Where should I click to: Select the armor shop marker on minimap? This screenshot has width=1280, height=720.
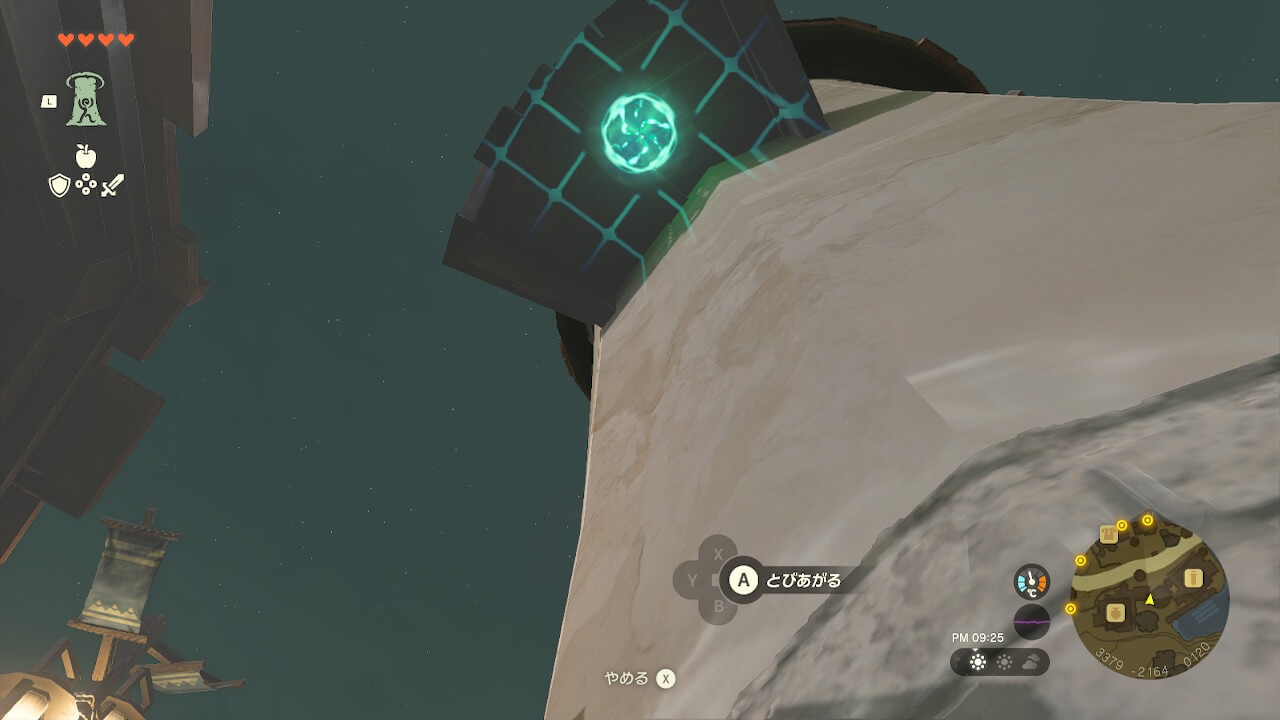1108,534
